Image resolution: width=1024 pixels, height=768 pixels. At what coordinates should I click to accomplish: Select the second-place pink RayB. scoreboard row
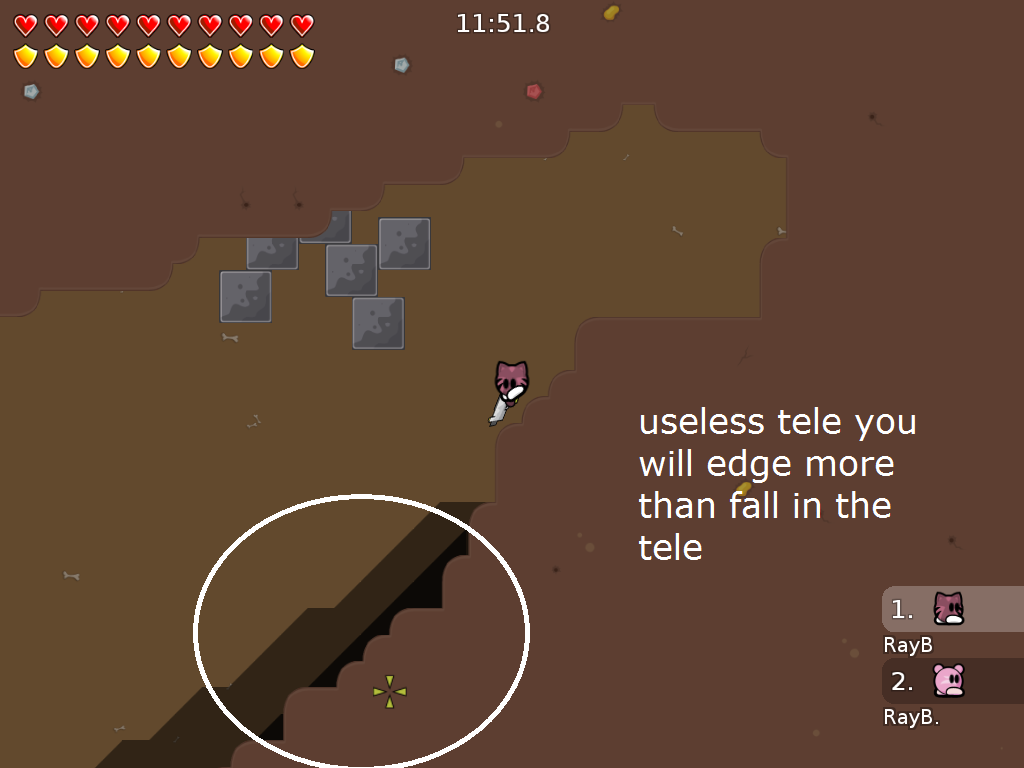pyautogui.click(x=951, y=681)
